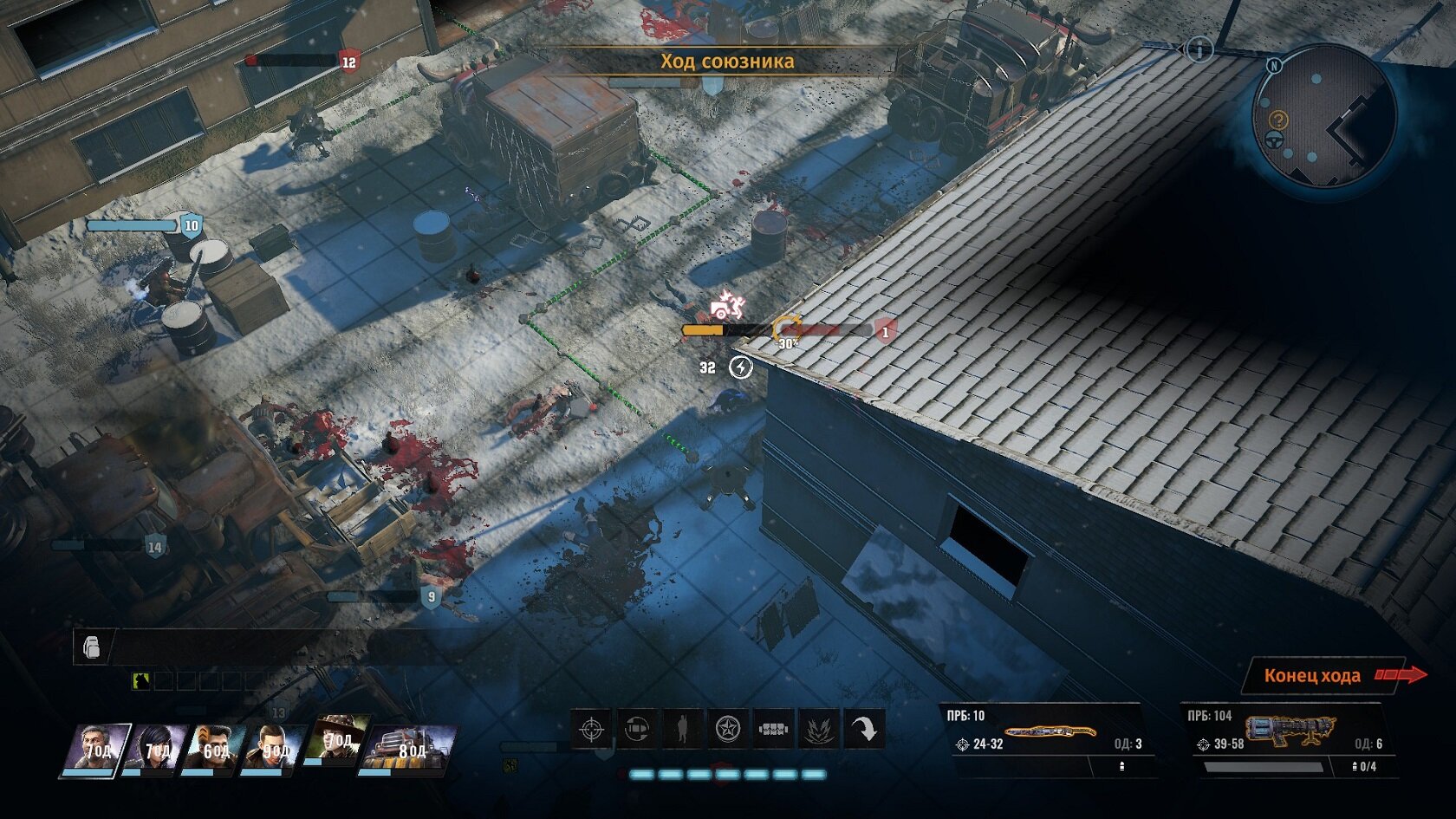Toggle the info icon beside the minimap

tap(1199, 50)
